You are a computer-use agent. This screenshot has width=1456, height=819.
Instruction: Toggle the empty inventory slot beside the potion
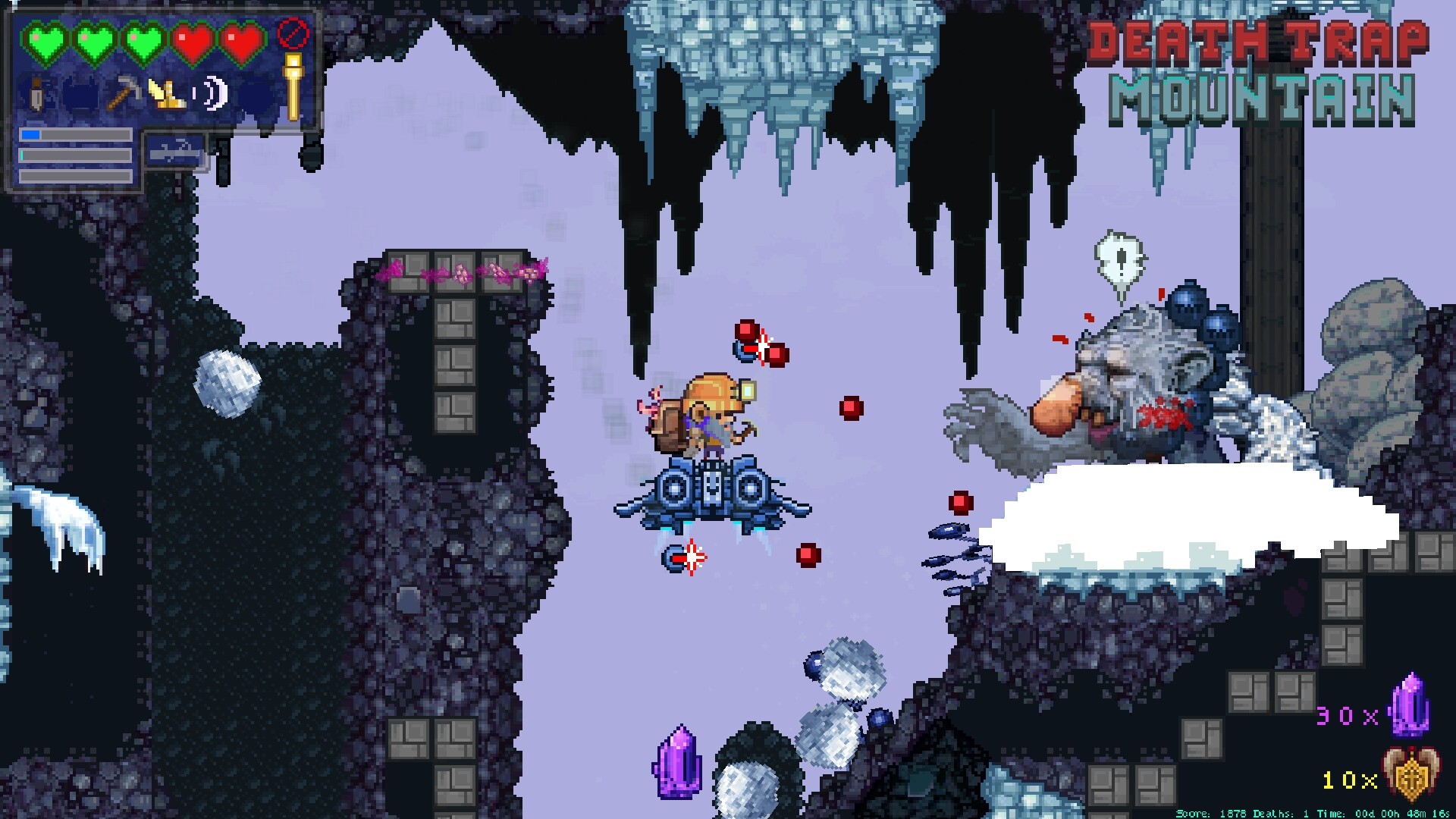(x=79, y=93)
